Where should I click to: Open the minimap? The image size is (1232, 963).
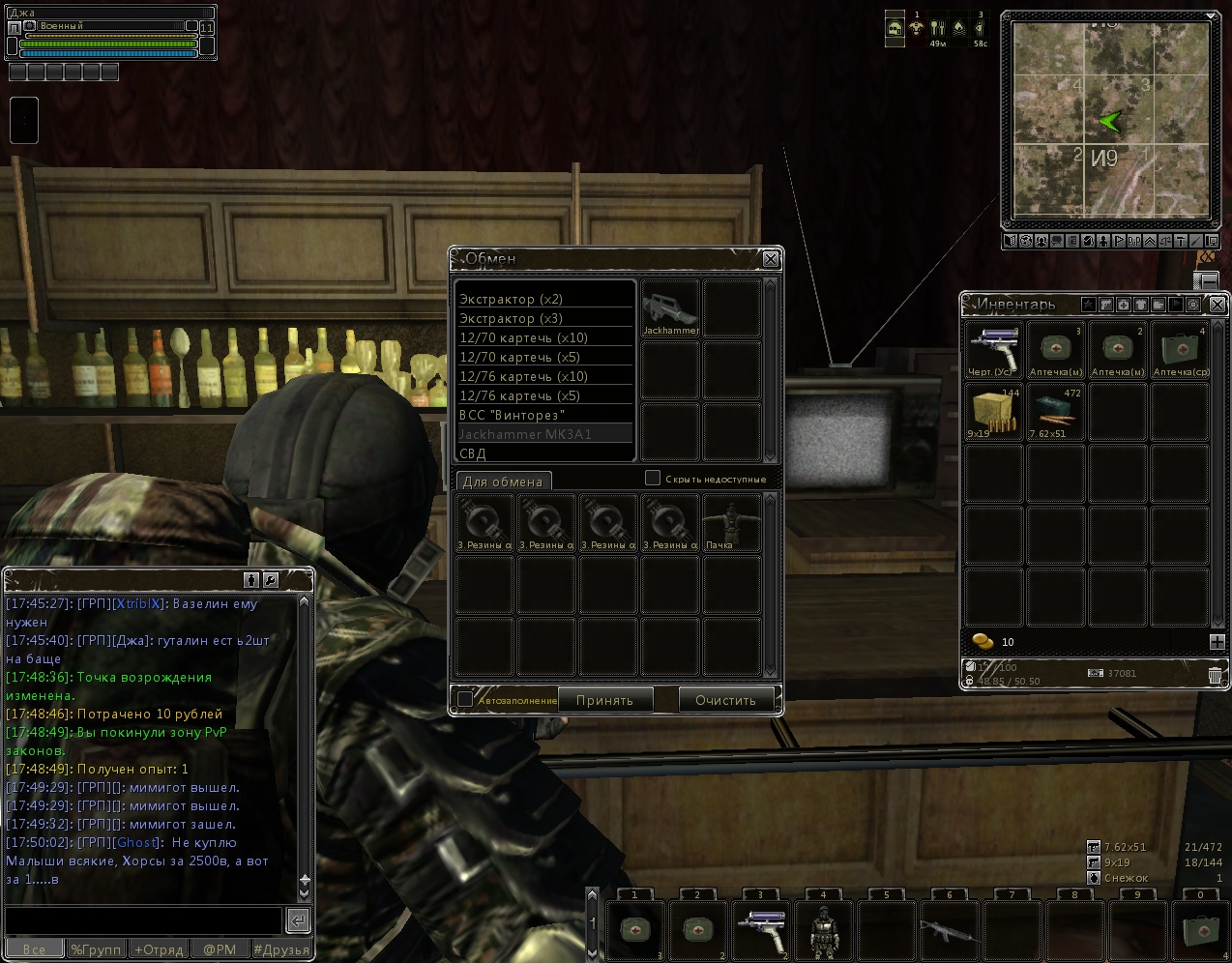(x=1110, y=122)
